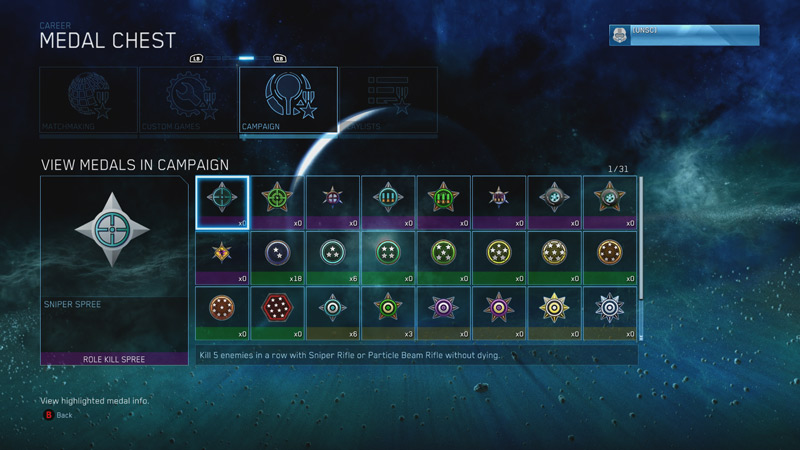
Task: Select the small winged gold medal tile
Action: tap(222, 257)
